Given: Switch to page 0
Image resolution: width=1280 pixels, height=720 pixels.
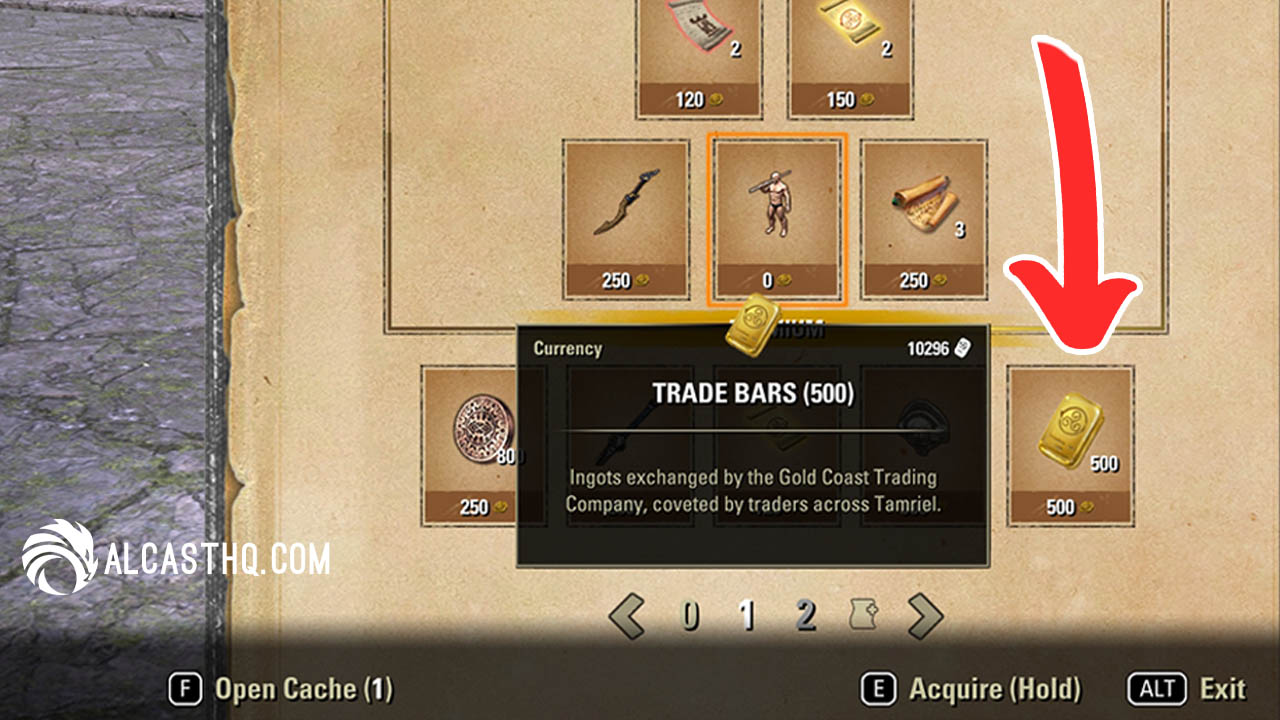Looking at the screenshot, I should (x=690, y=617).
